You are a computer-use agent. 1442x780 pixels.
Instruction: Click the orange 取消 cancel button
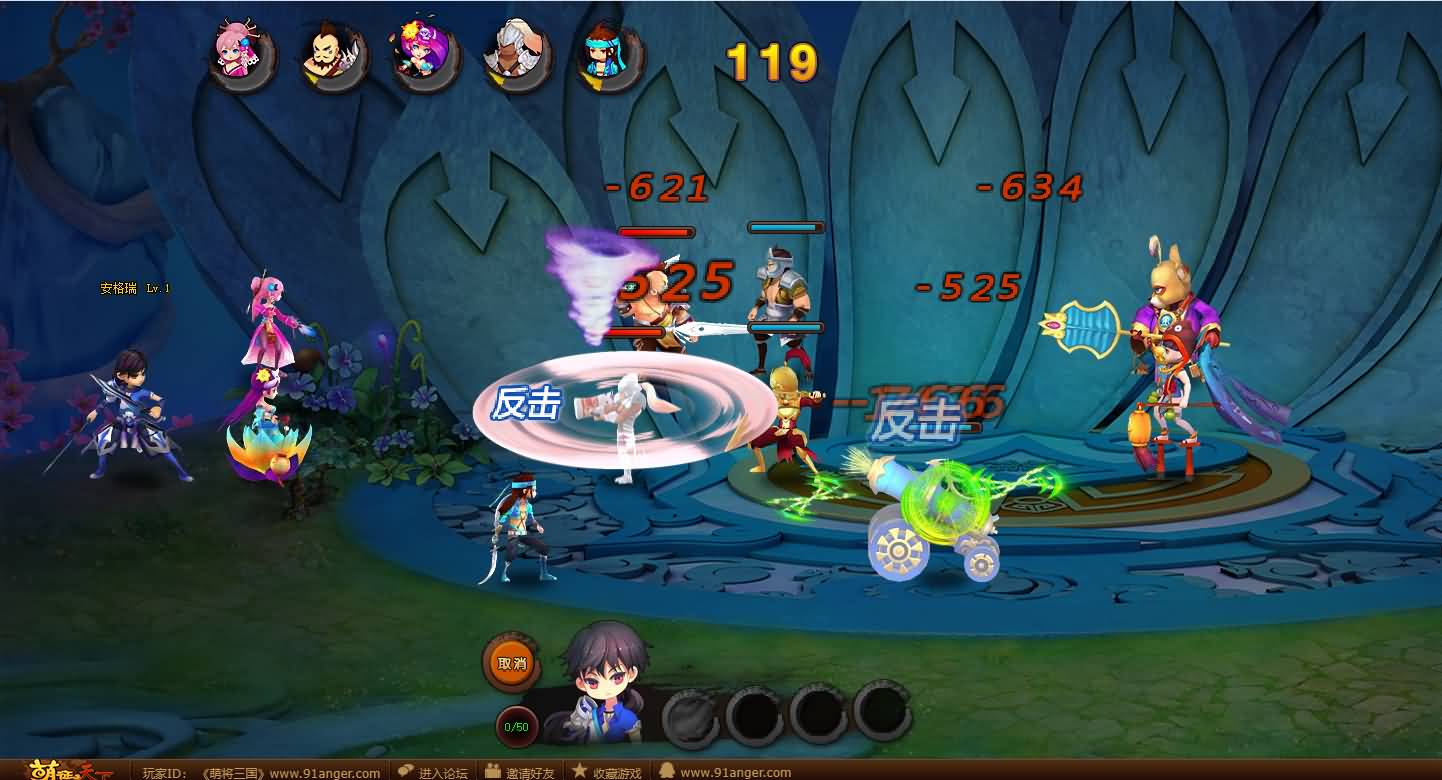coord(511,663)
